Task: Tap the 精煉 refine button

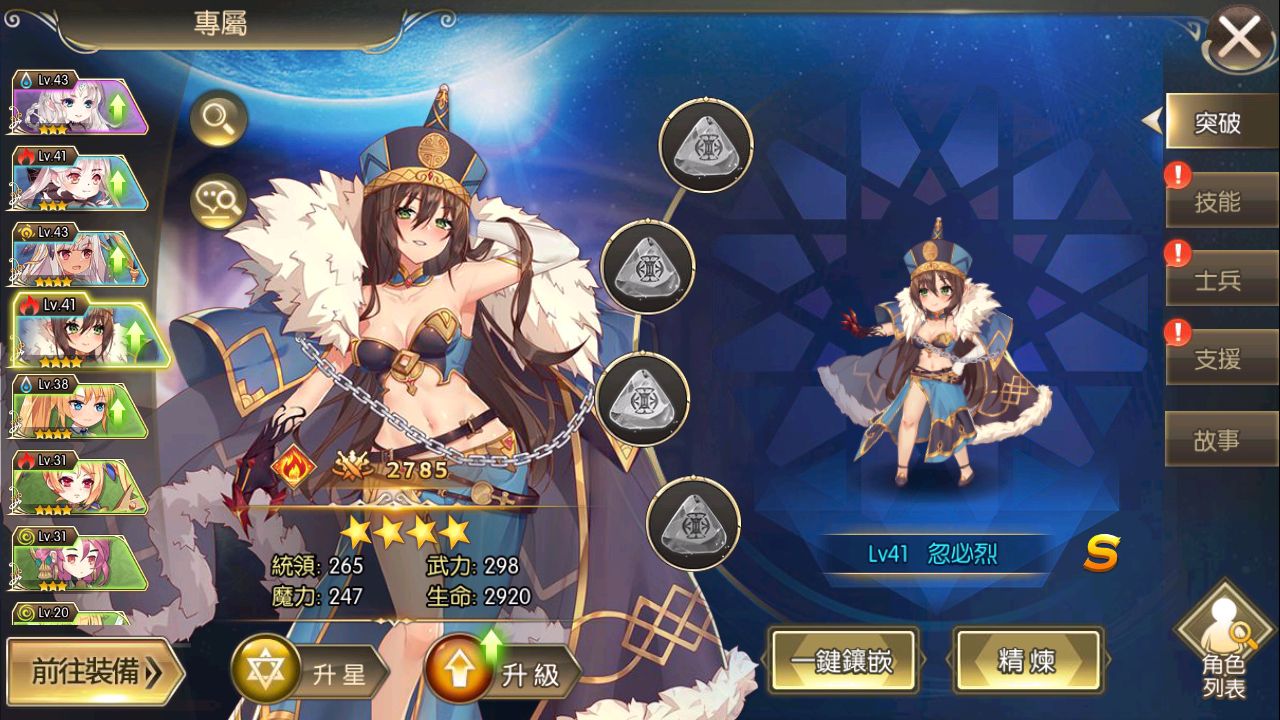Action: pyautogui.click(x=1028, y=661)
